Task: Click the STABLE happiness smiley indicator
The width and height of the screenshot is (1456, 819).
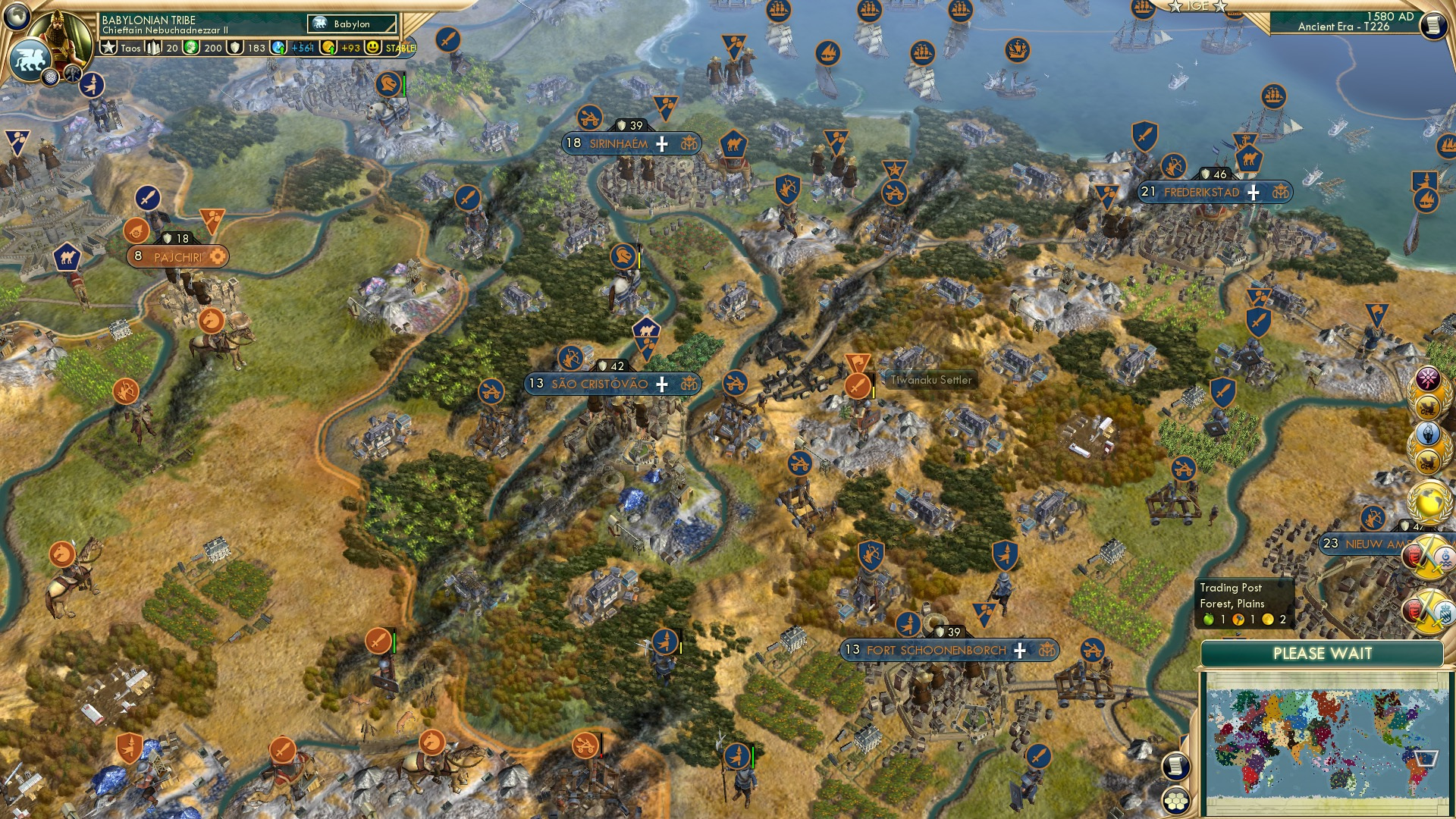Action: tap(373, 47)
